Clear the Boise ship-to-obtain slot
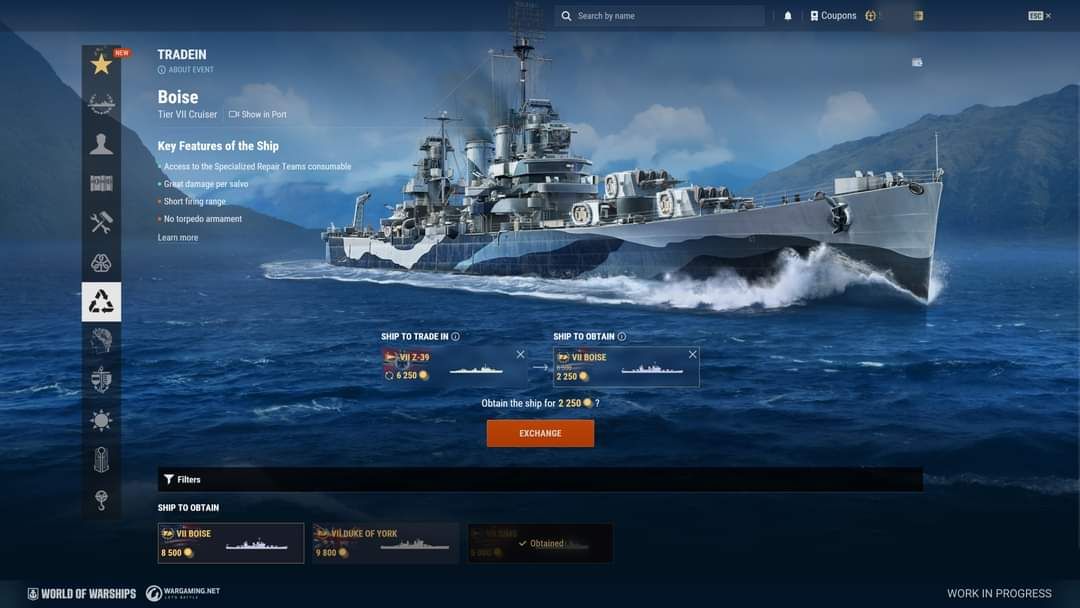 (692, 355)
